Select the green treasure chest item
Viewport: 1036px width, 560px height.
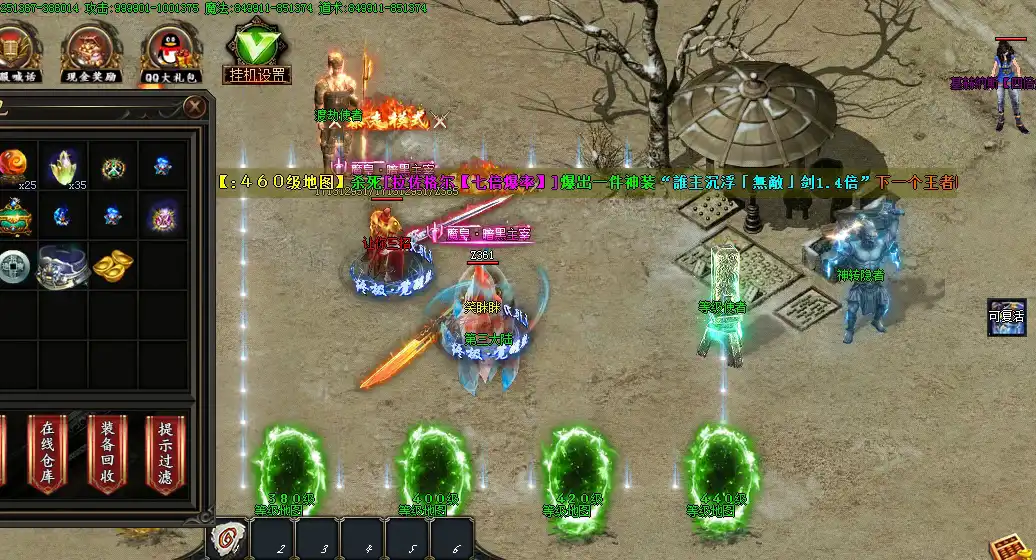[x=13, y=215]
